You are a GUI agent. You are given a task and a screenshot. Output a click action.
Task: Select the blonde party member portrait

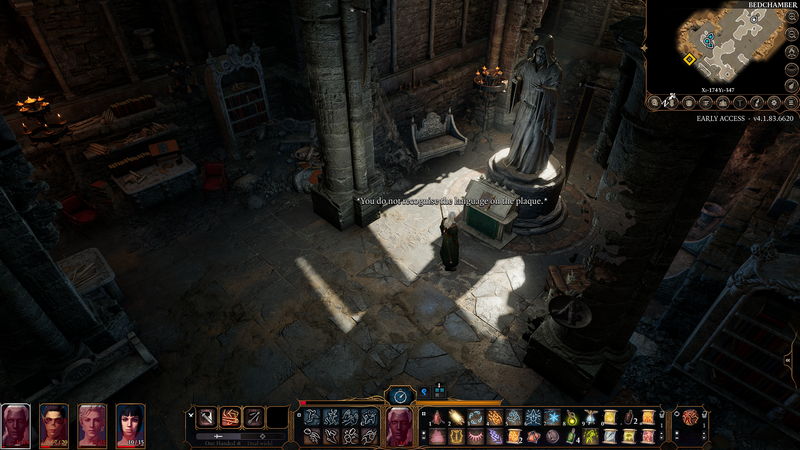pyautogui.click(x=92, y=426)
